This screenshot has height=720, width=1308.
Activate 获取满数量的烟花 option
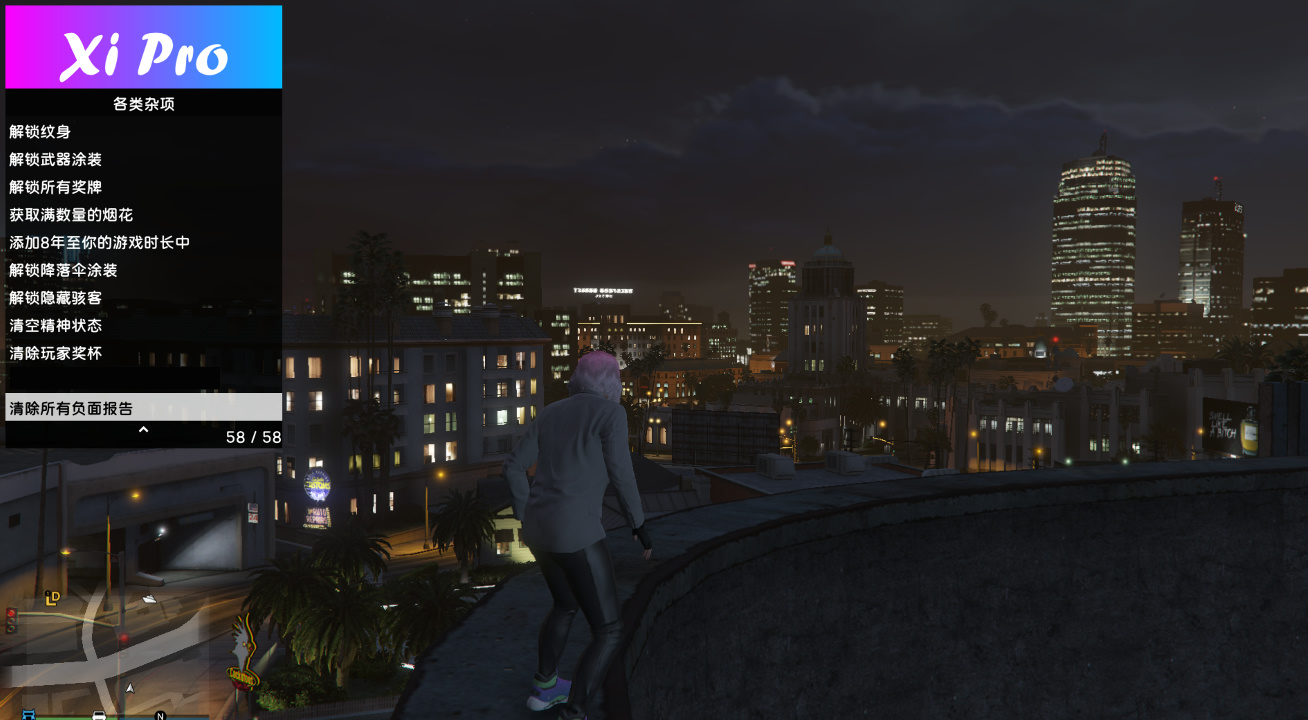point(67,214)
